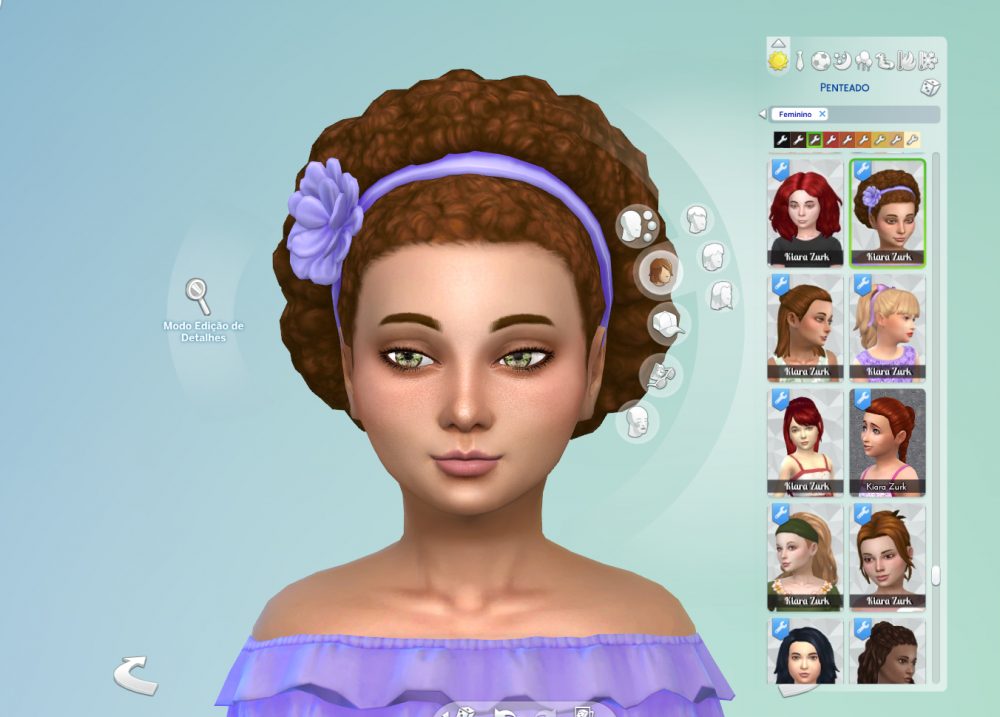Image resolution: width=1000 pixels, height=717 pixels.
Task: Choose the athletic soccer ball outfit category
Action: (821, 61)
